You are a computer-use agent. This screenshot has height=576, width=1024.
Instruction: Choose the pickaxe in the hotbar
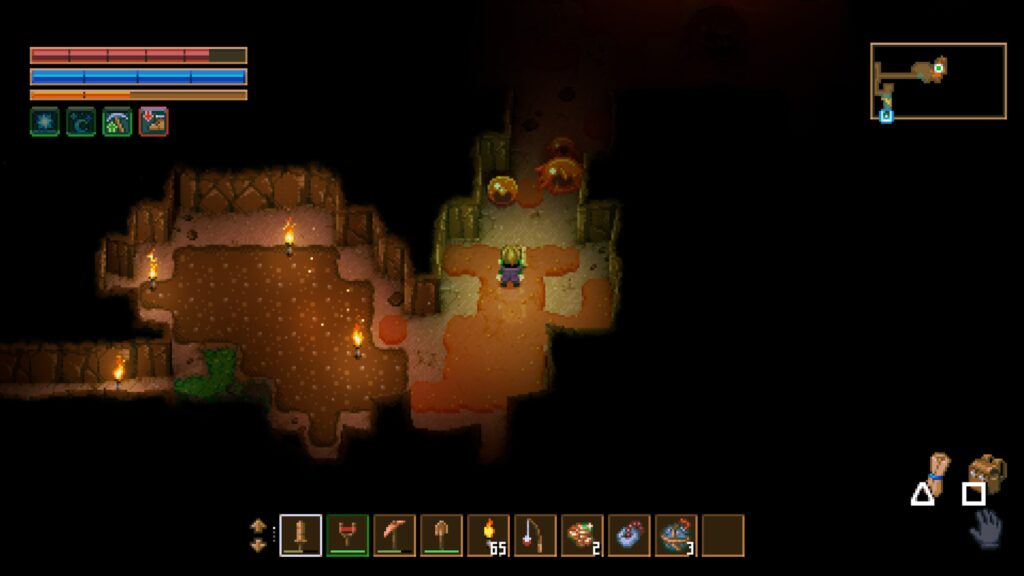point(394,535)
